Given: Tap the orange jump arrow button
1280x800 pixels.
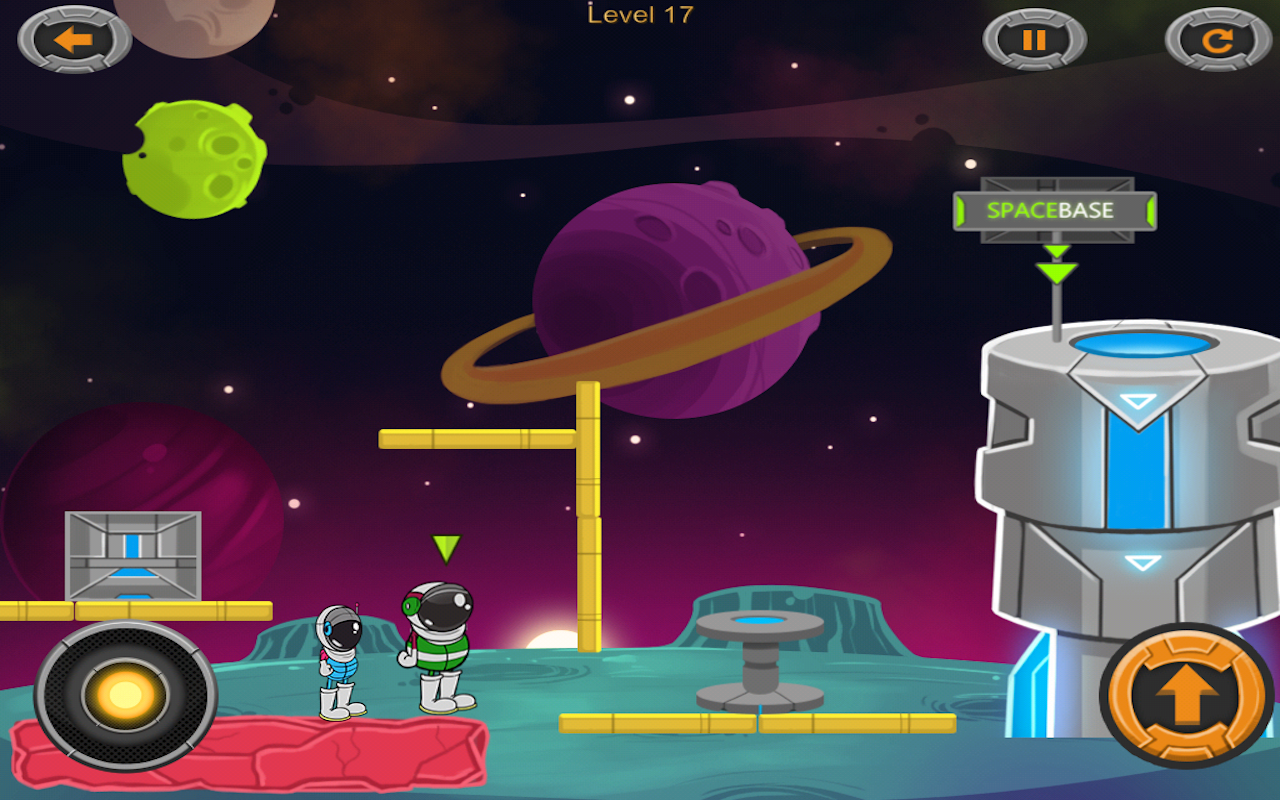Looking at the screenshot, I should [x=1189, y=695].
